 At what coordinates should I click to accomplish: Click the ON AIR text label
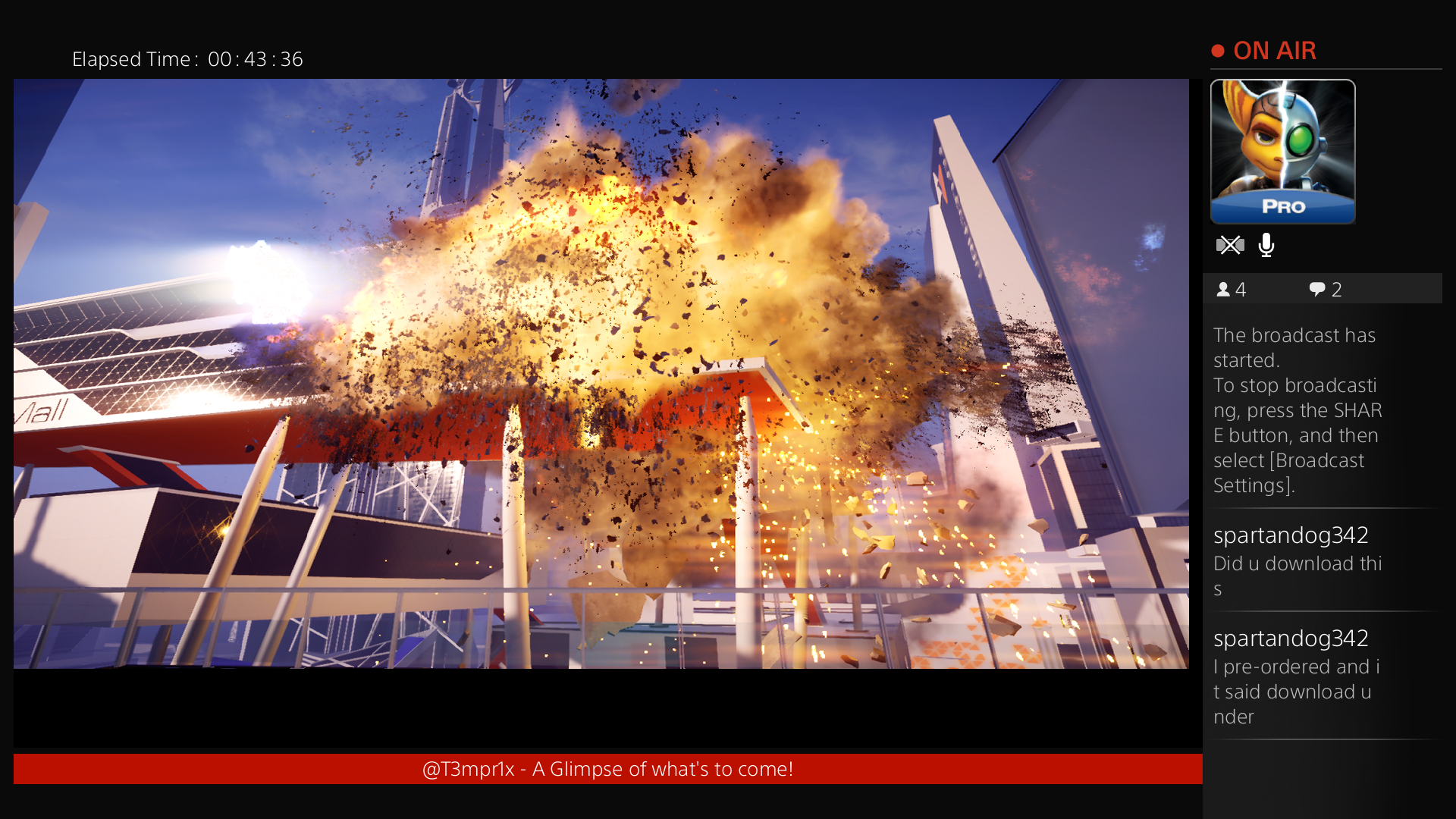pyautogui.click(x=1275, y=50)
